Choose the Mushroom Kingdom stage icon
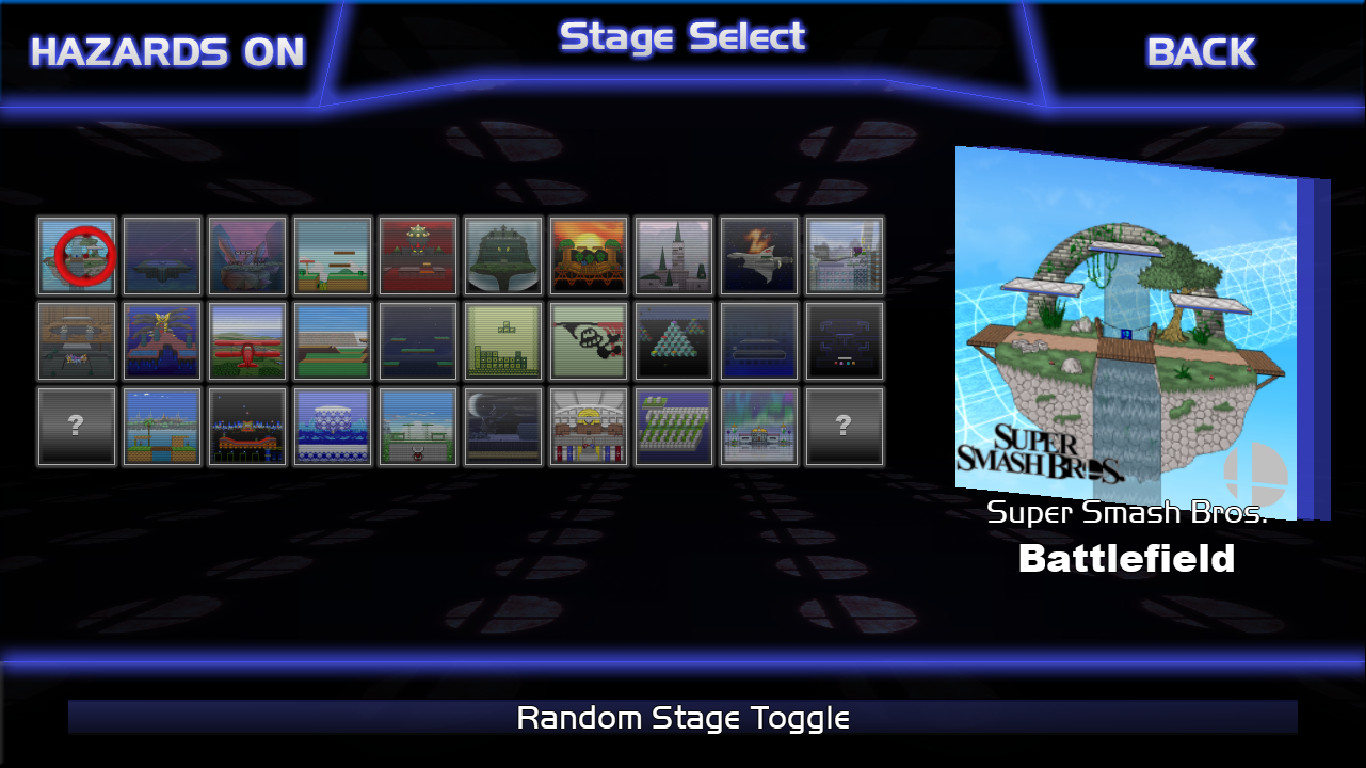Screen dimensions: 1366x768 point(333,255)
